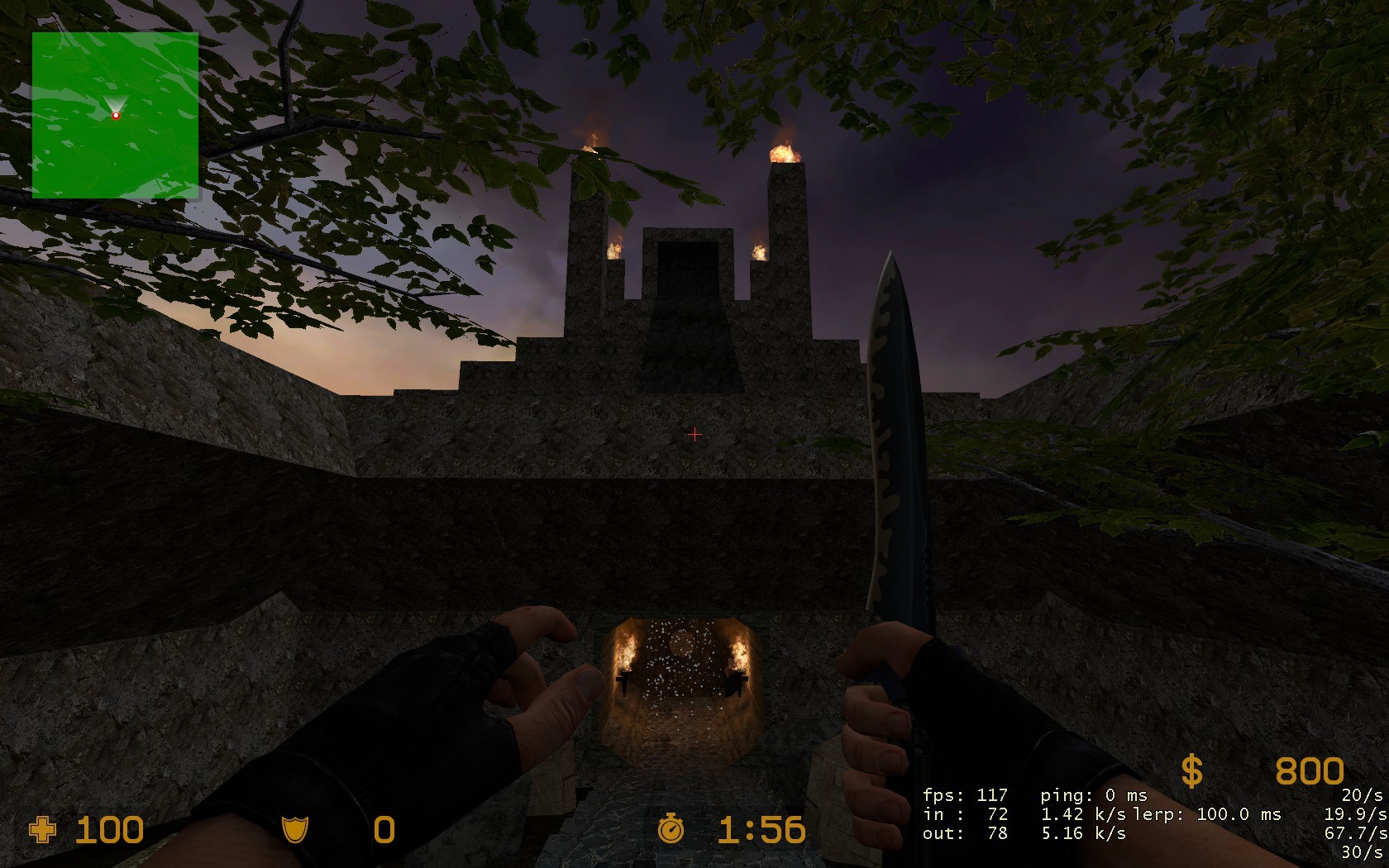
Task: Click the red crosshair at screen center
Action: [x=694, y=434]
